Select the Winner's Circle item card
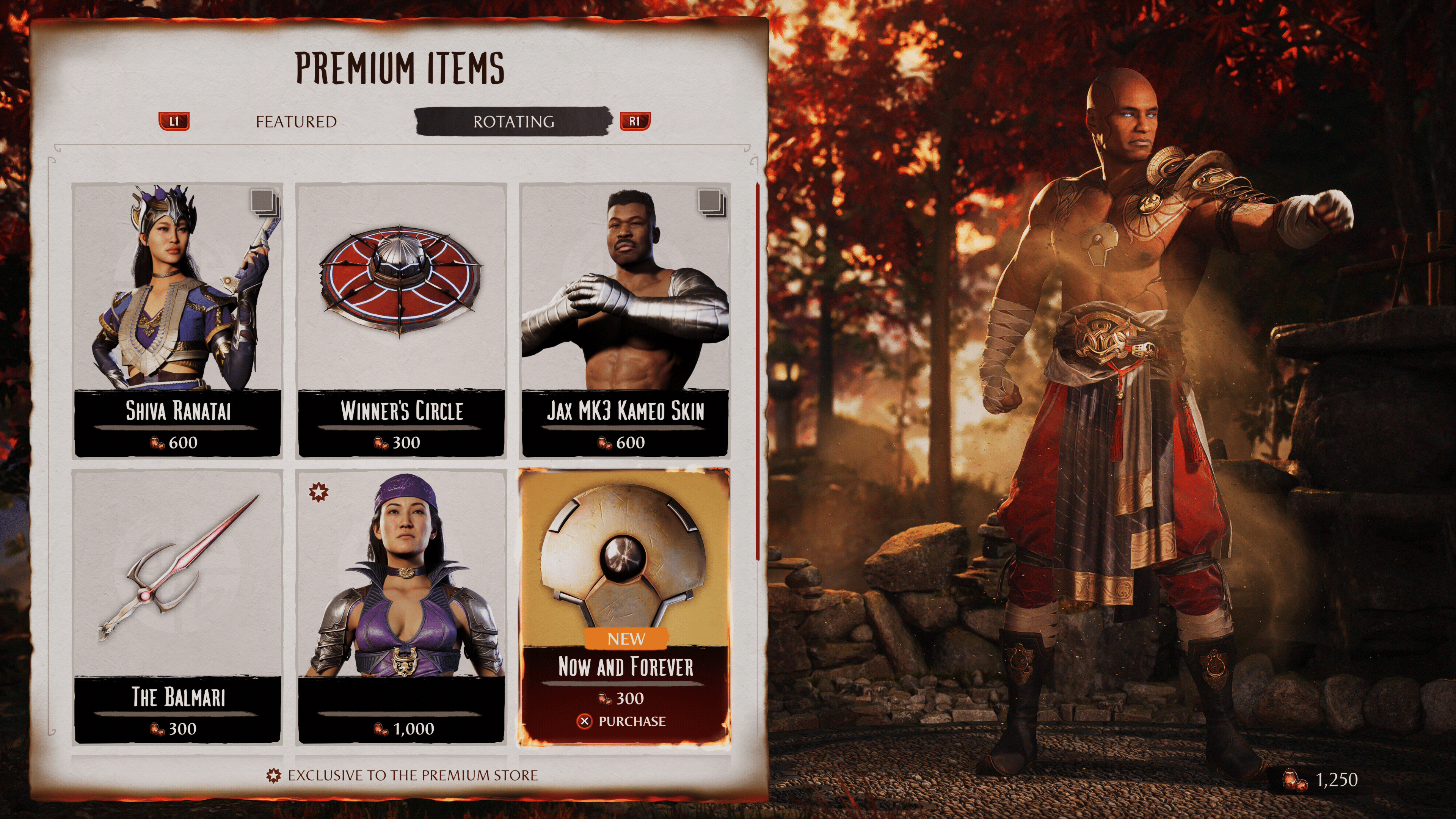Screen dimensions: 1456x819 401,320
